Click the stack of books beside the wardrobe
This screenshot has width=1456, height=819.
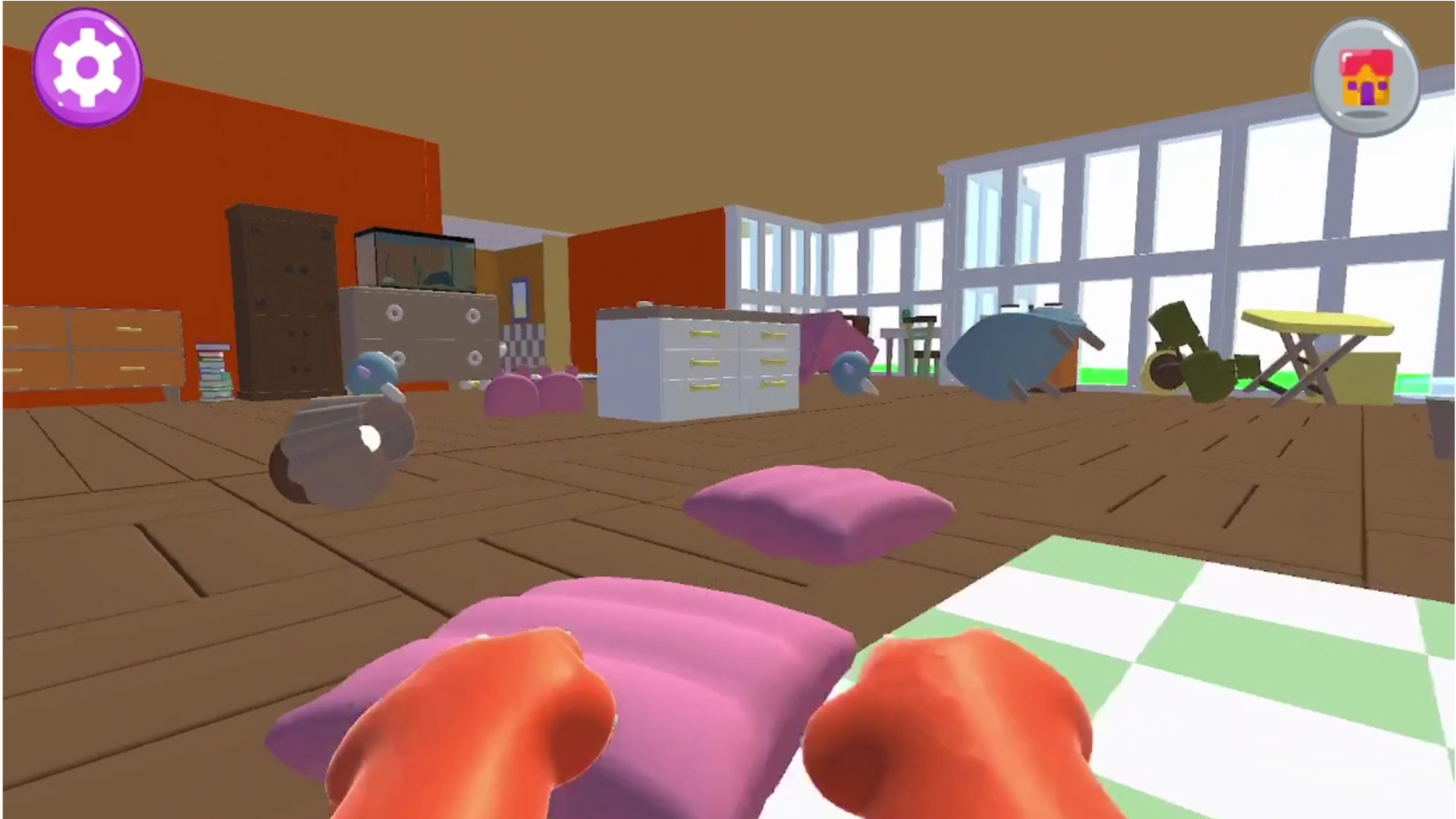(x=215, y=372)
